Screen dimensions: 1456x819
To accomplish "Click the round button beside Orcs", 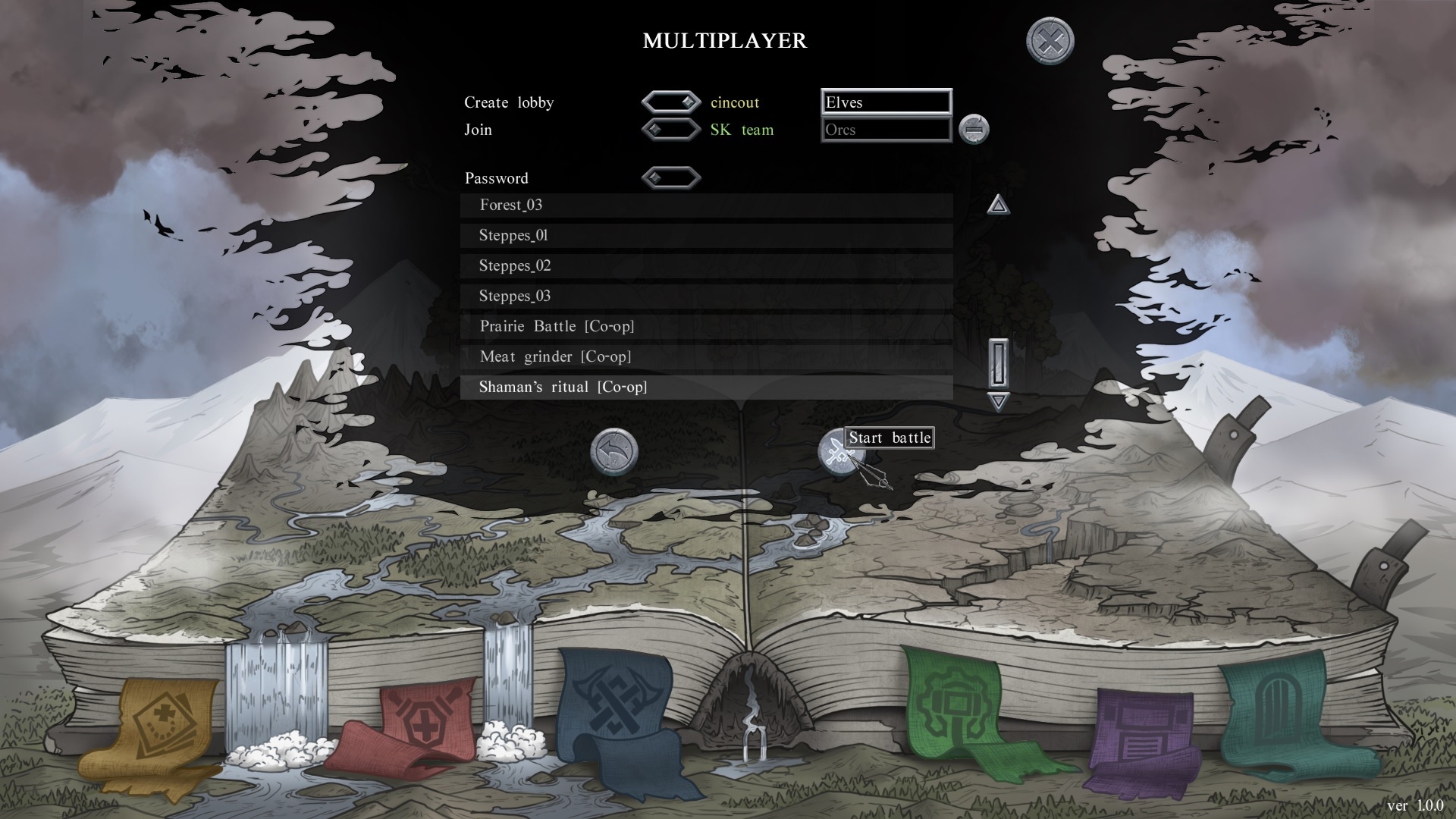I will coord(974,130).
